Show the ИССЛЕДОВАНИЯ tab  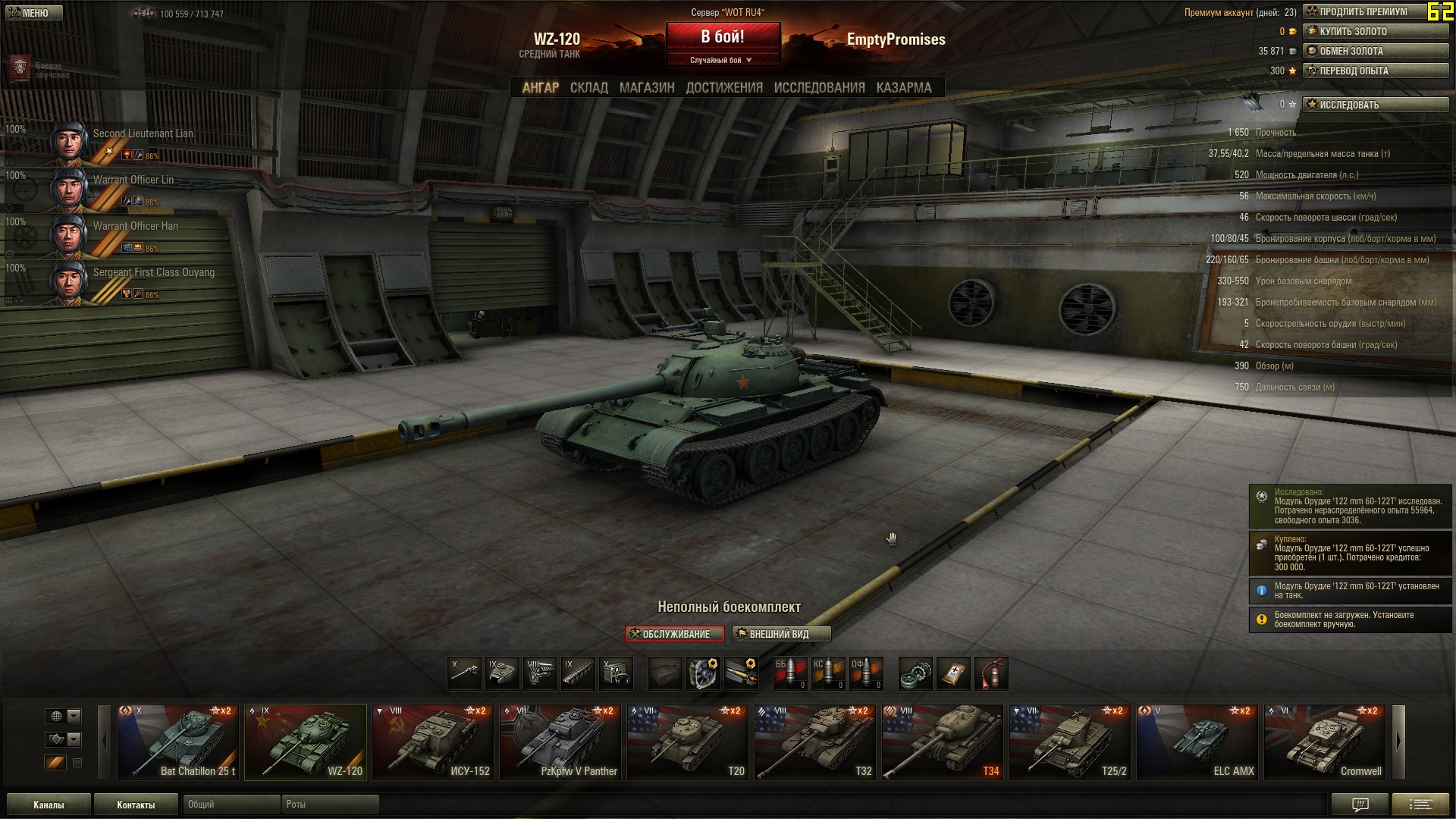point(819,88)
